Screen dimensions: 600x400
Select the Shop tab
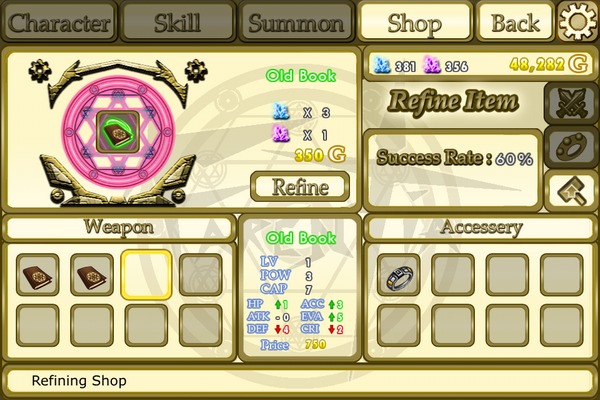coord(415,22)
